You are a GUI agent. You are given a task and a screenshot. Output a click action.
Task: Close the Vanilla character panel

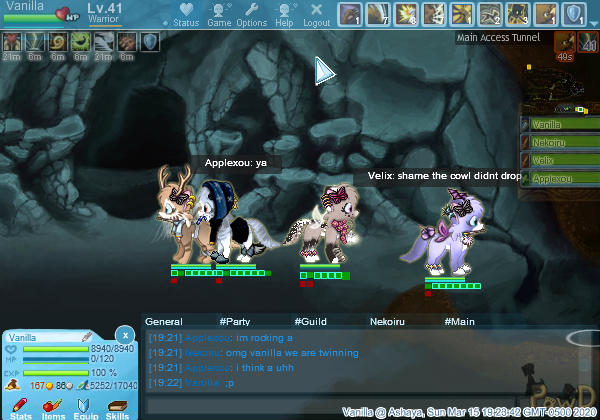point(124,334)
